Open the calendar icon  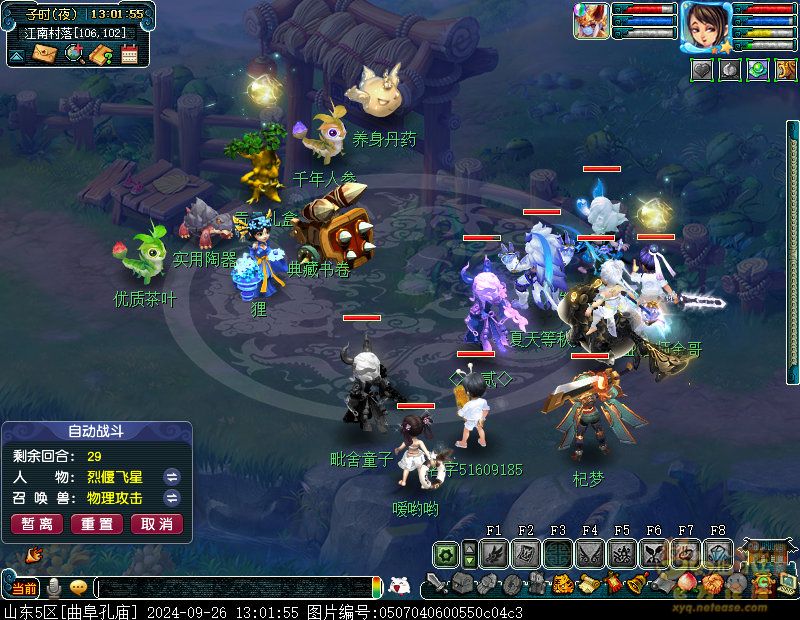click(x=129, y=54)
